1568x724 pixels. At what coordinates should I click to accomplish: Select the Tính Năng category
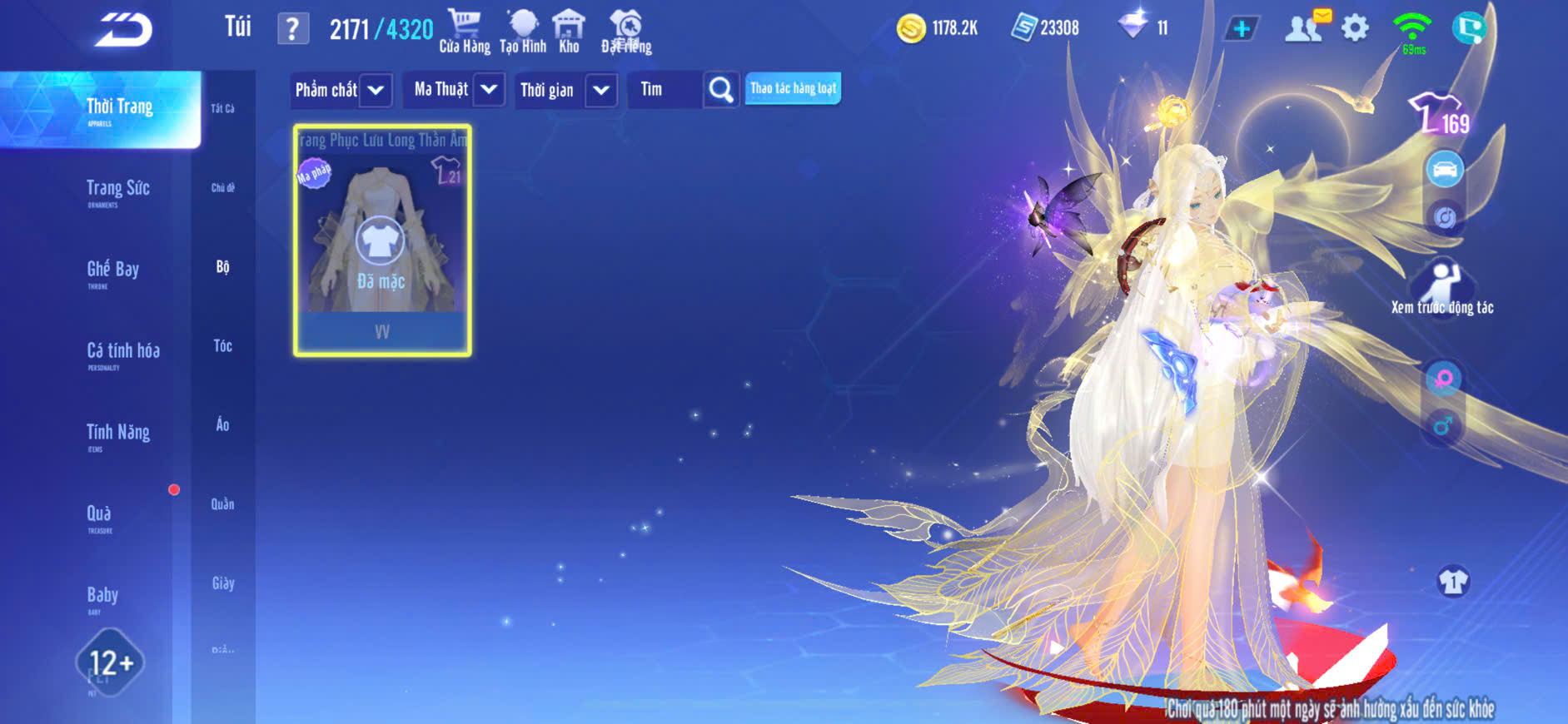[117, 433]
